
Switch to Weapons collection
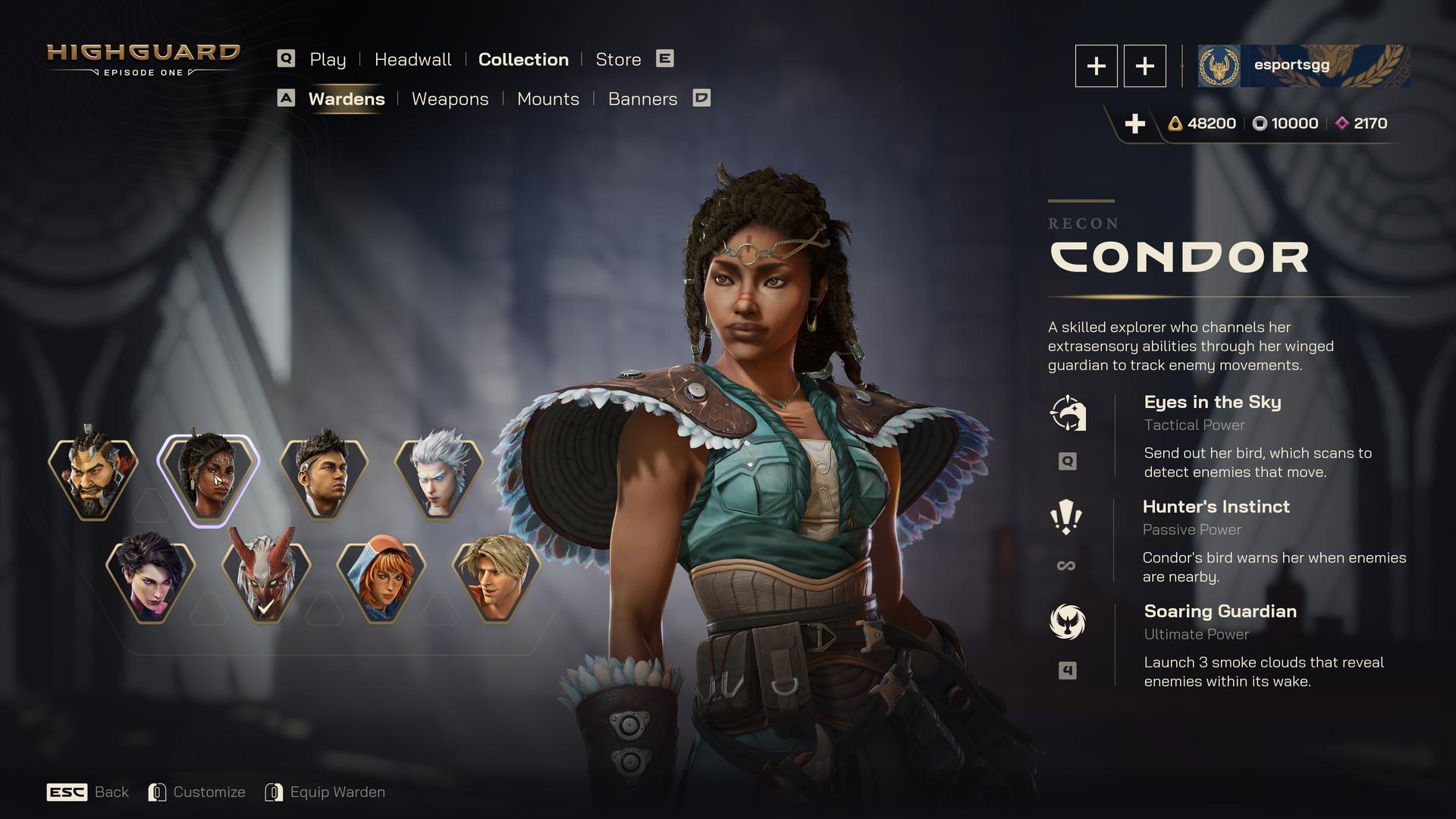pyautogui.click(x=450, y=99)
